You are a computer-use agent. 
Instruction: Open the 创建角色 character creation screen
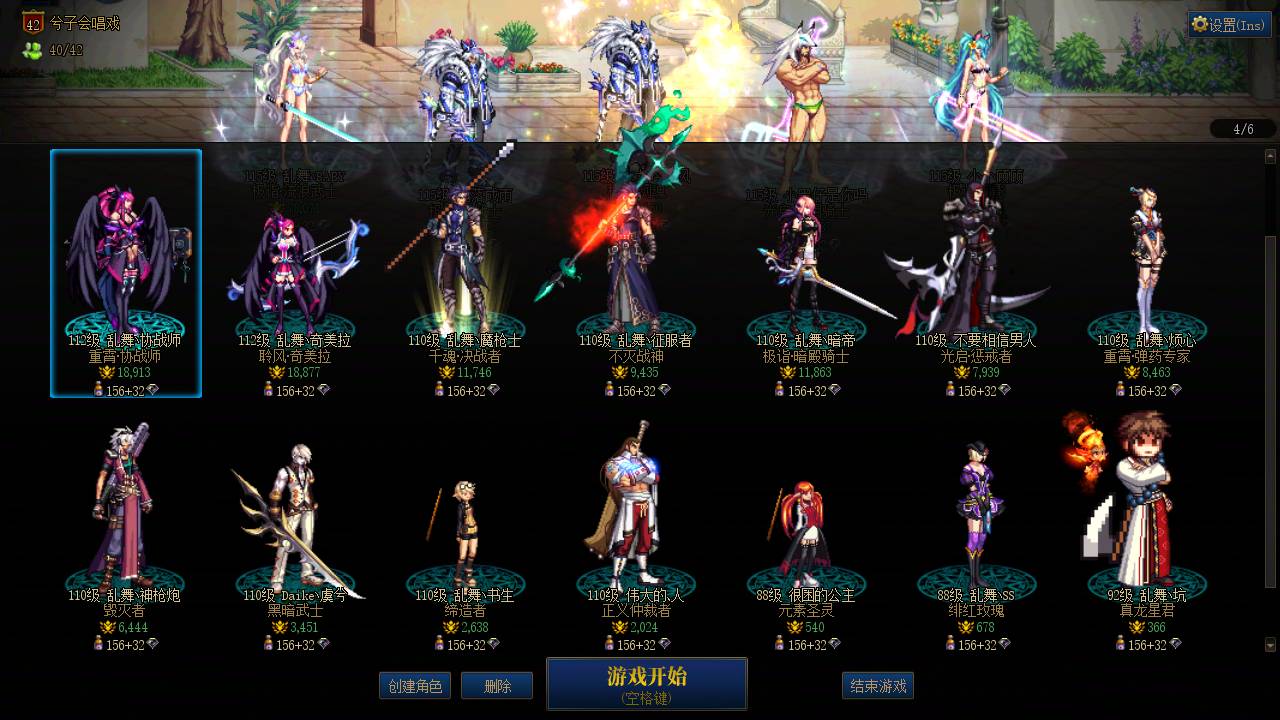[415, 686]
